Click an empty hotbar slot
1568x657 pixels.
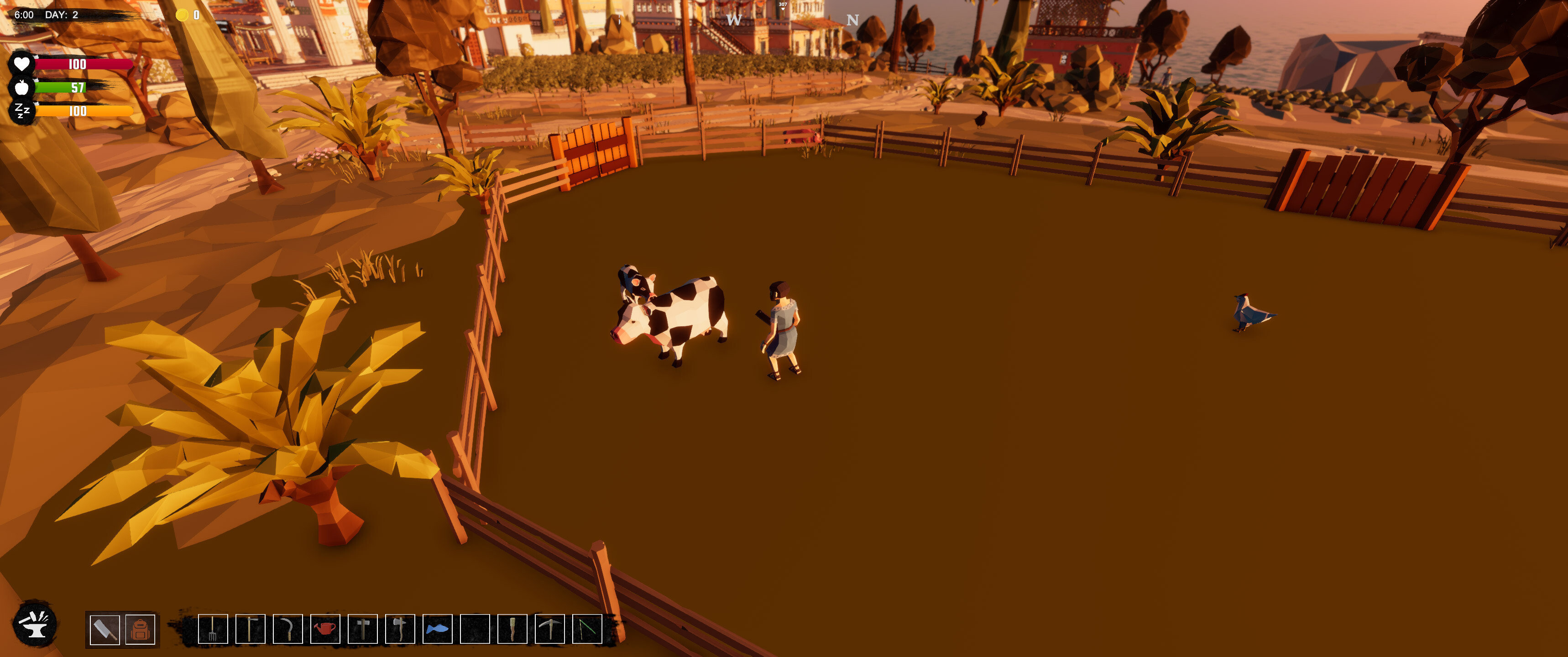(x=476, y=629)
